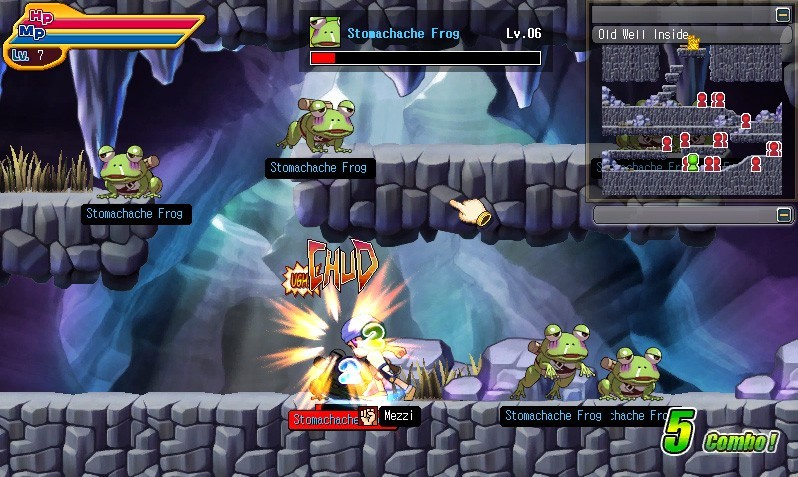Click the yellow portal marker on minimap
Viewport: 798px width, 477px height.
[x=693, y=40]
